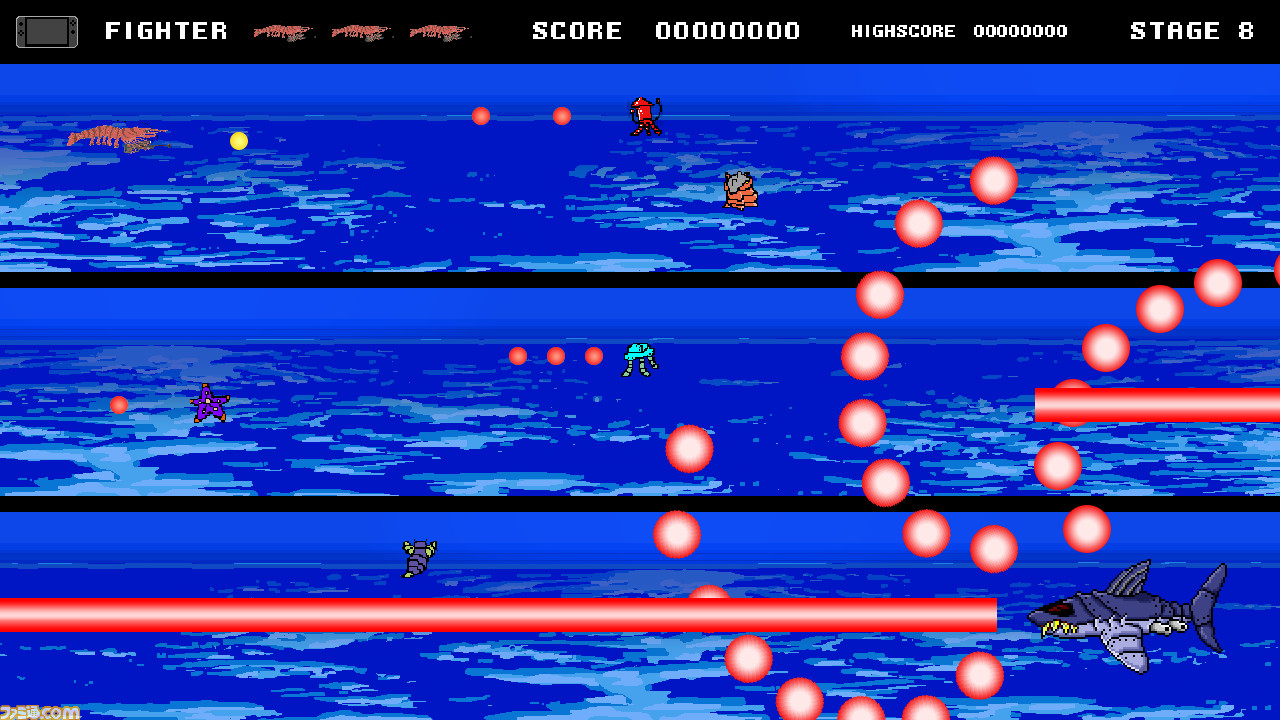The width and height of the screenshot is (1280, 720).
Task: Click the ファミ通.com watermark
Action: [40, 711]
